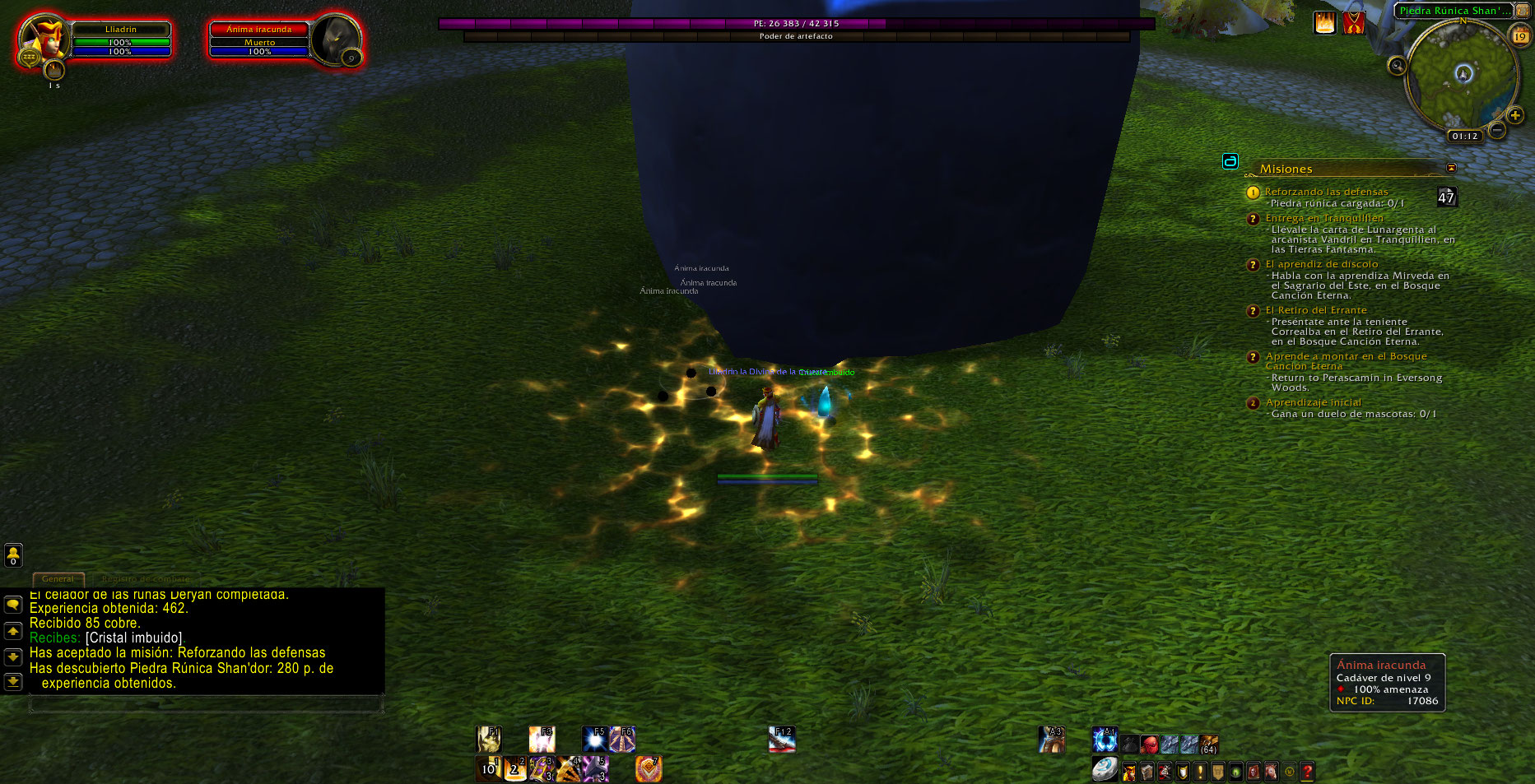Activate the F12 bloody blade ability
Viewport: 1535px width, 784px height.
[x=781, y=739]
